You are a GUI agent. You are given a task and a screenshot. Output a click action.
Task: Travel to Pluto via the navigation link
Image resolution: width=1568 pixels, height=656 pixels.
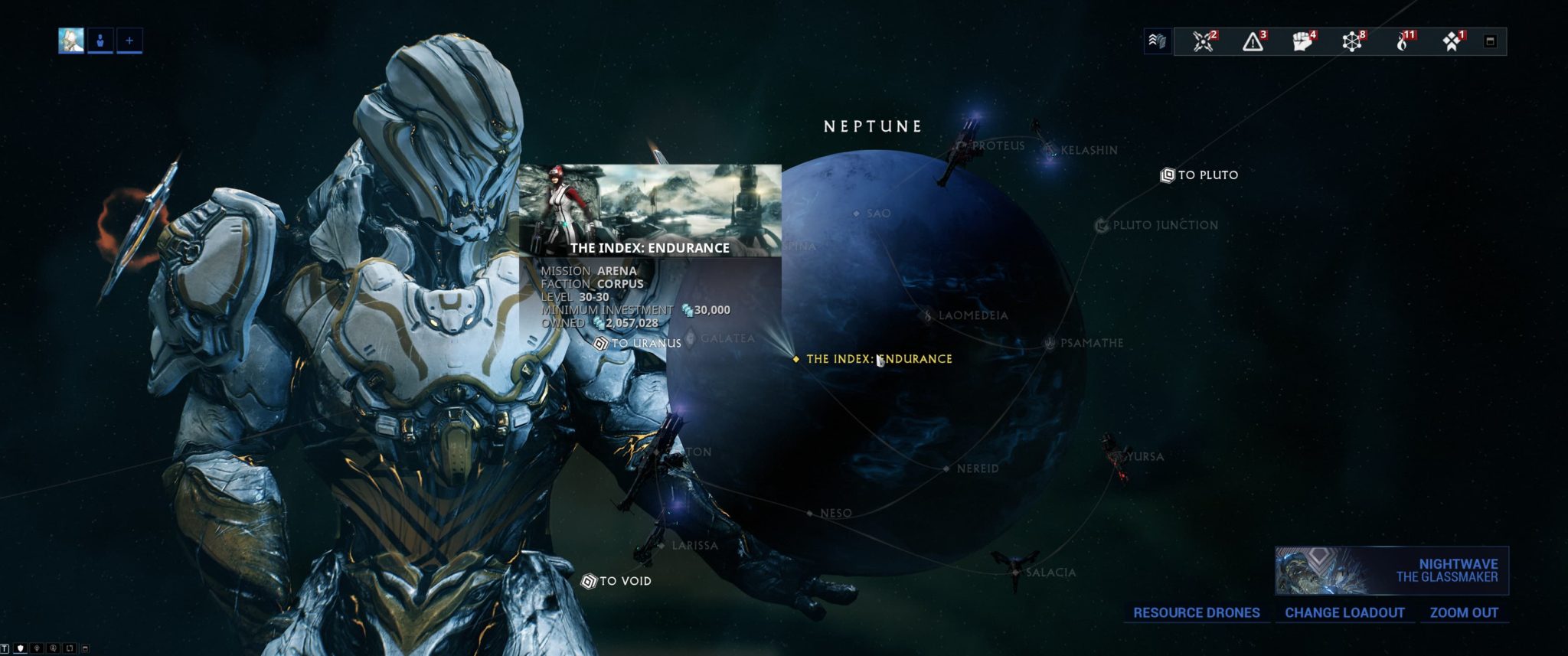pos(1200,175)
